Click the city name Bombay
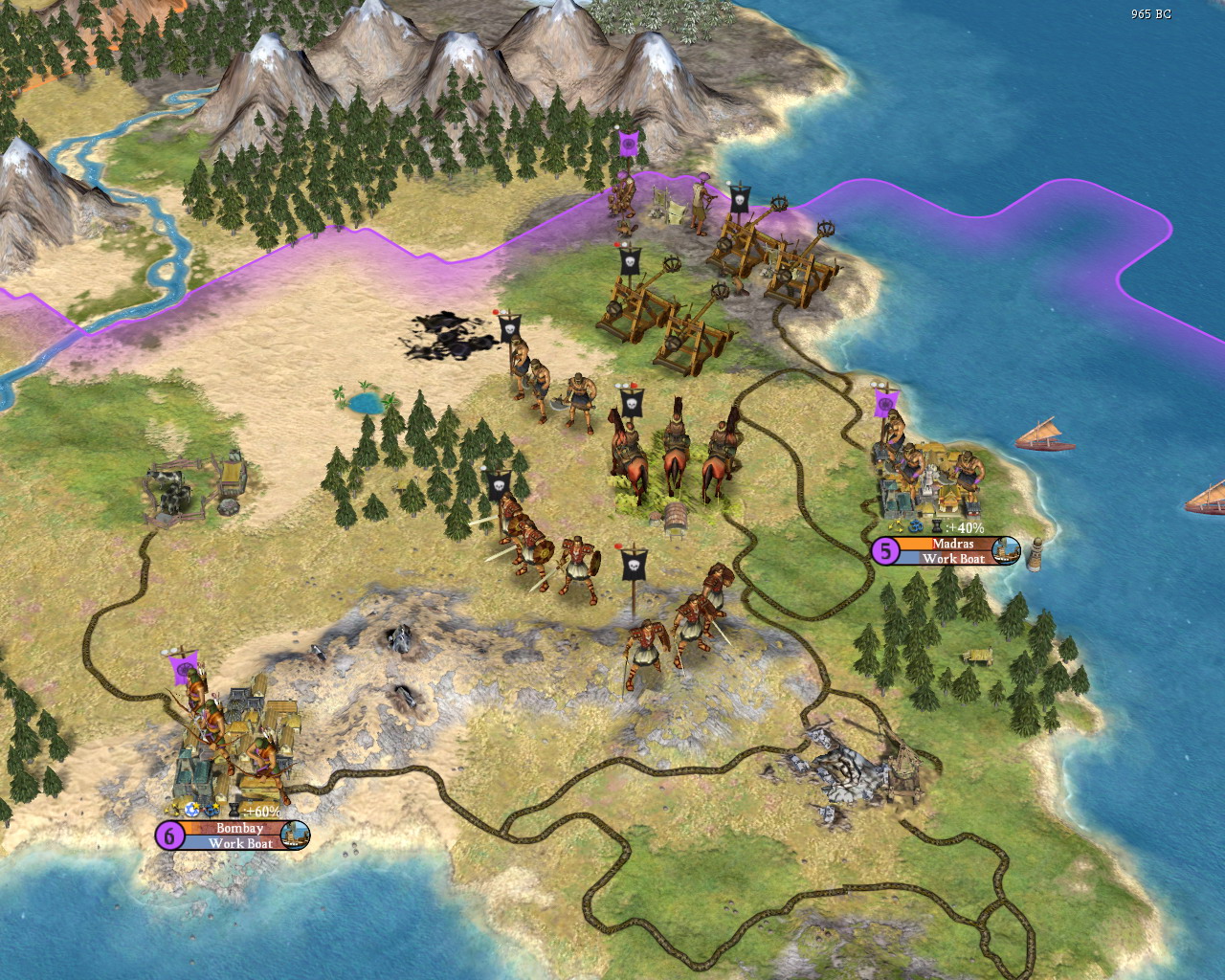 239,828
